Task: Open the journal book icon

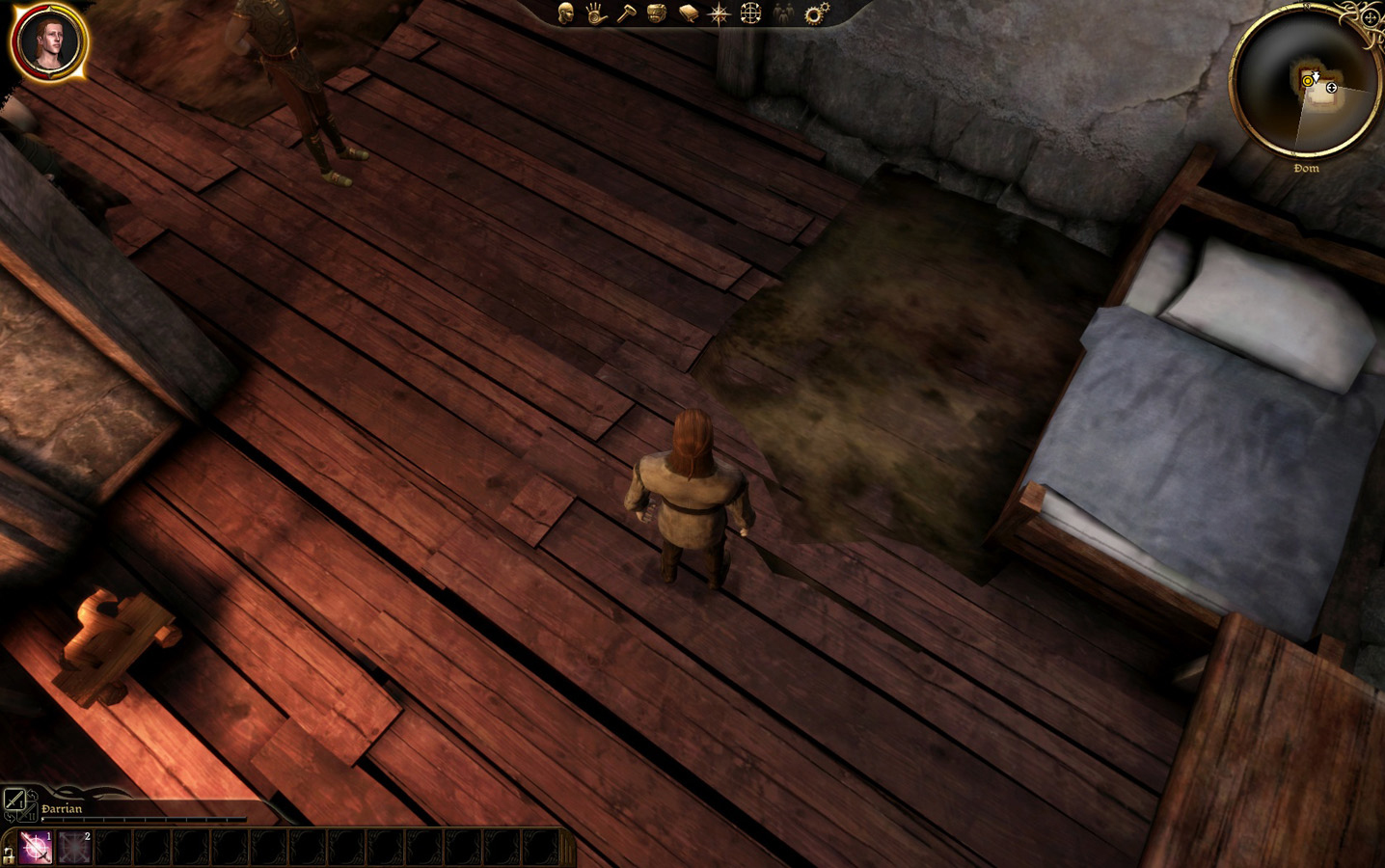Action: [688, 14]
